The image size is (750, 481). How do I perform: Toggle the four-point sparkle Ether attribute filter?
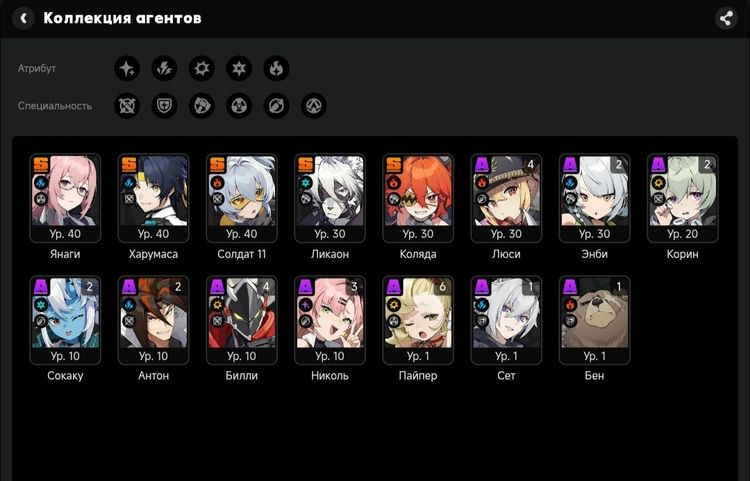tap(127, 68)
